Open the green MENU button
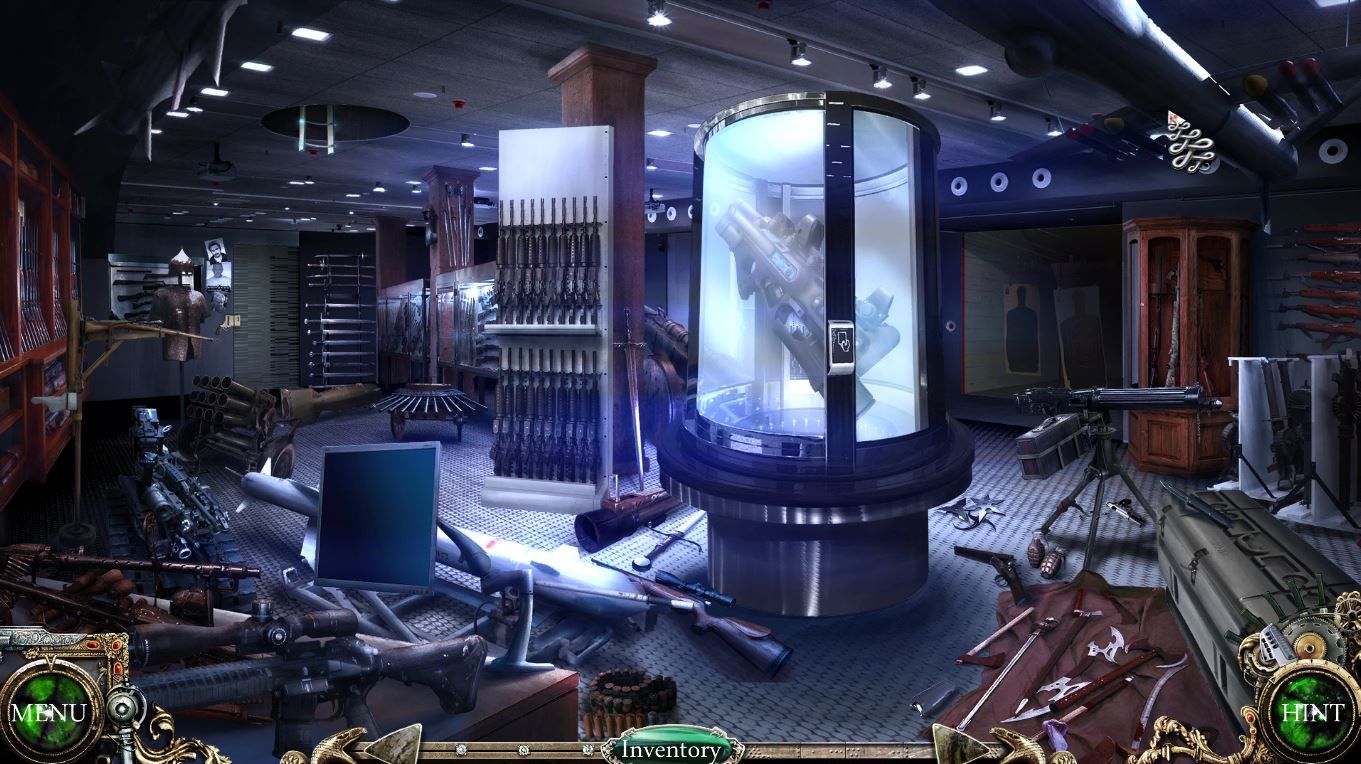The width and height of the screenshot is (1361, 764). pyautogui.click(x=48, y=713)
